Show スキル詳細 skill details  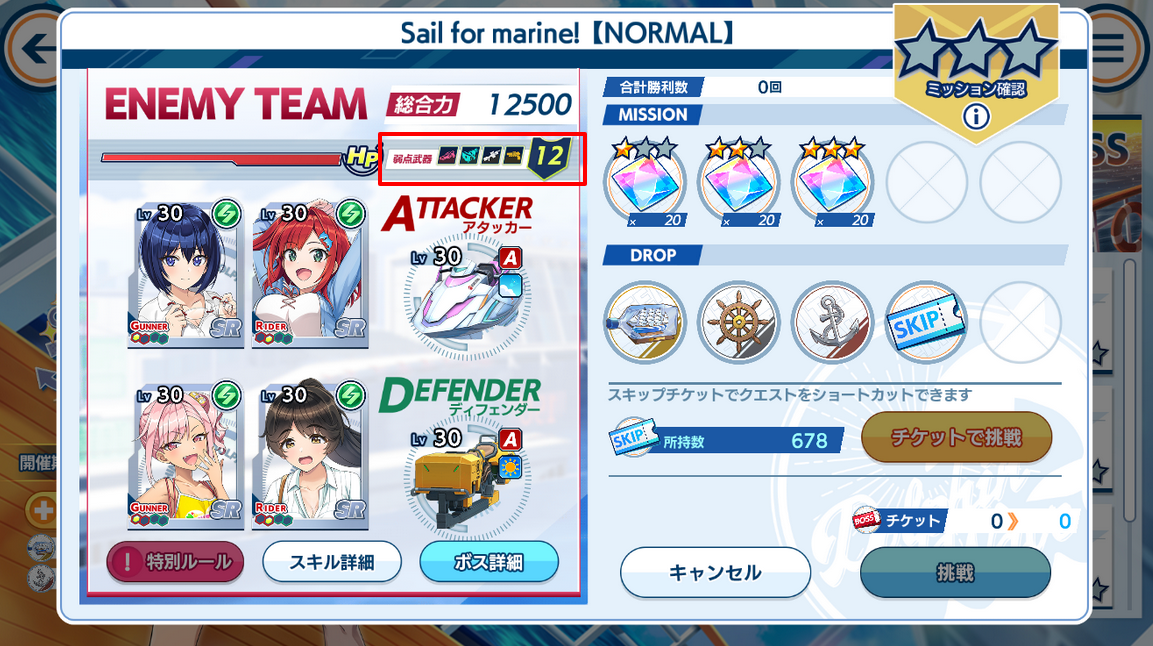pyautogui.click(x=331, y=562)
